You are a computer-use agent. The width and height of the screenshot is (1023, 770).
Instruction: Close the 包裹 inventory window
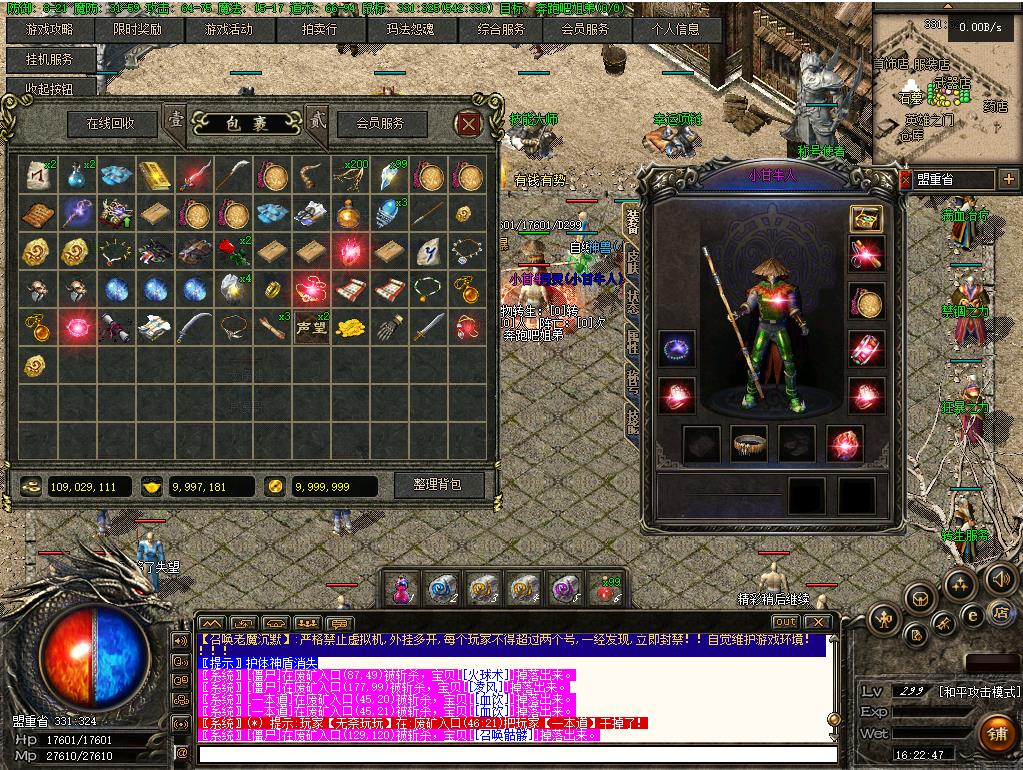click(x=468, y=123)
